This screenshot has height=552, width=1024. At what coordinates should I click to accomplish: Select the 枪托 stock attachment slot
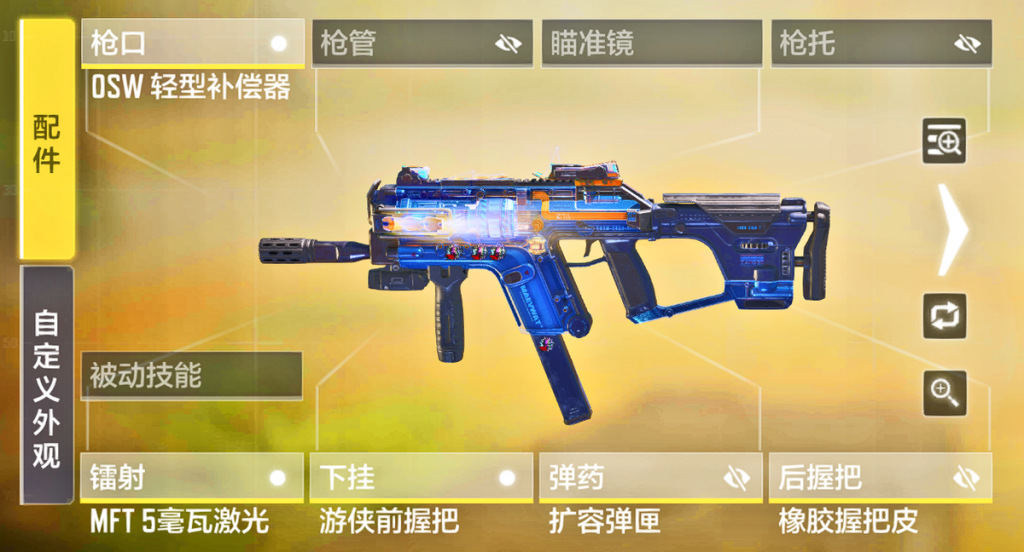pos(881,44)
